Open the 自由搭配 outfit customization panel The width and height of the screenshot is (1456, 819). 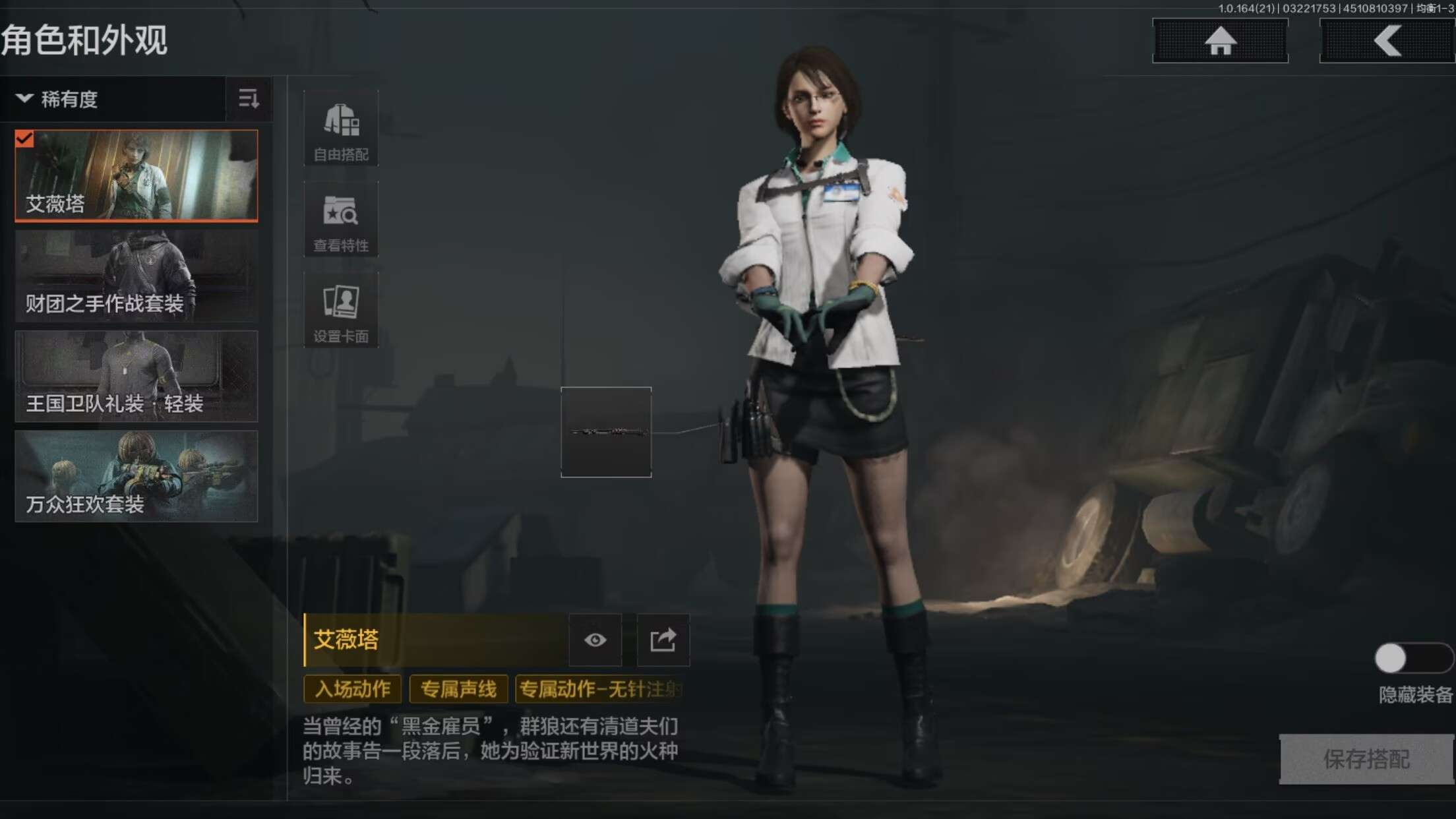(x=340, y=129)
